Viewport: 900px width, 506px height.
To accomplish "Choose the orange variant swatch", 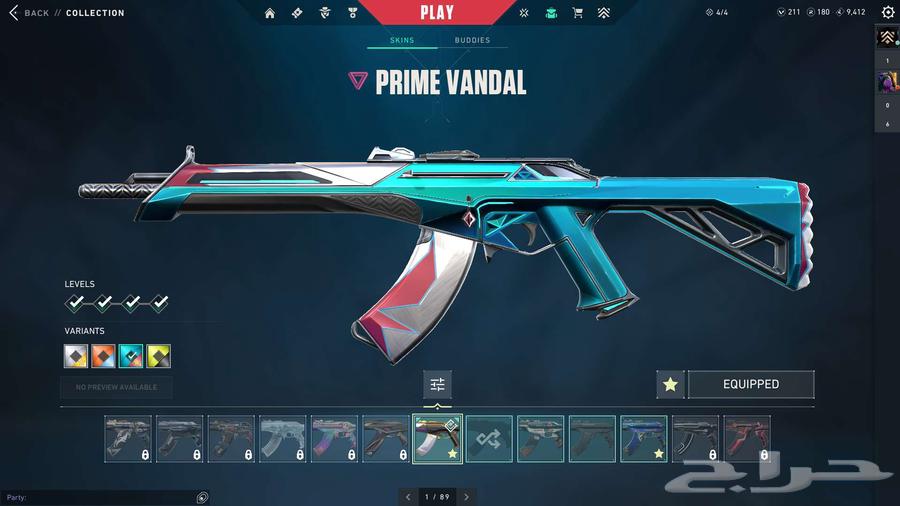I will tap(104, 356).
